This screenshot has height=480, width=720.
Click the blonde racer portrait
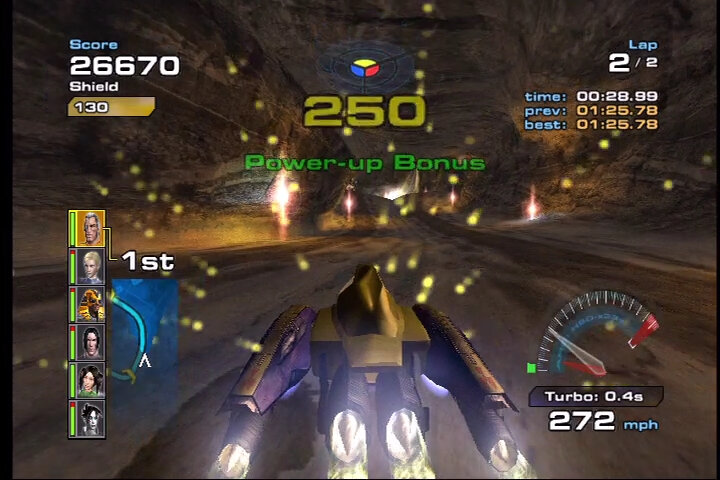[x=90, y=267]
